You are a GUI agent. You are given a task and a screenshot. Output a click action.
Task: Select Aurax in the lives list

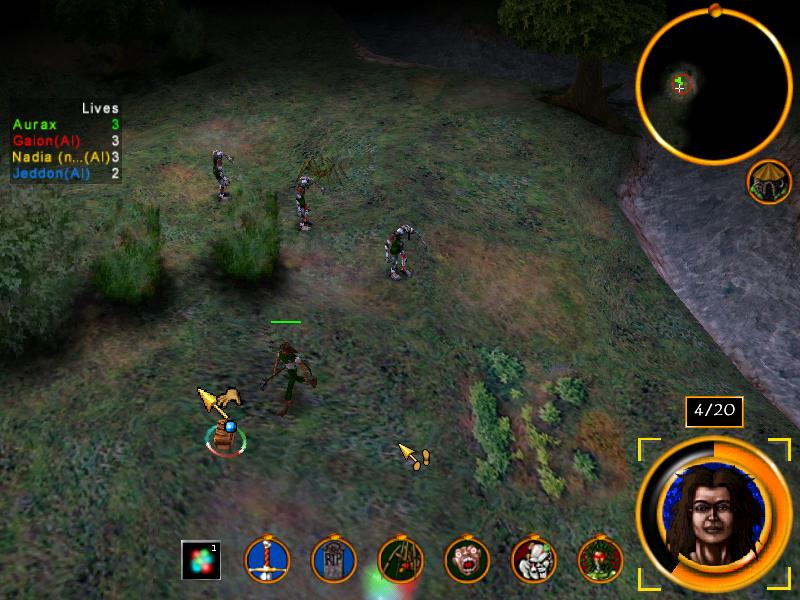[35, 124]
